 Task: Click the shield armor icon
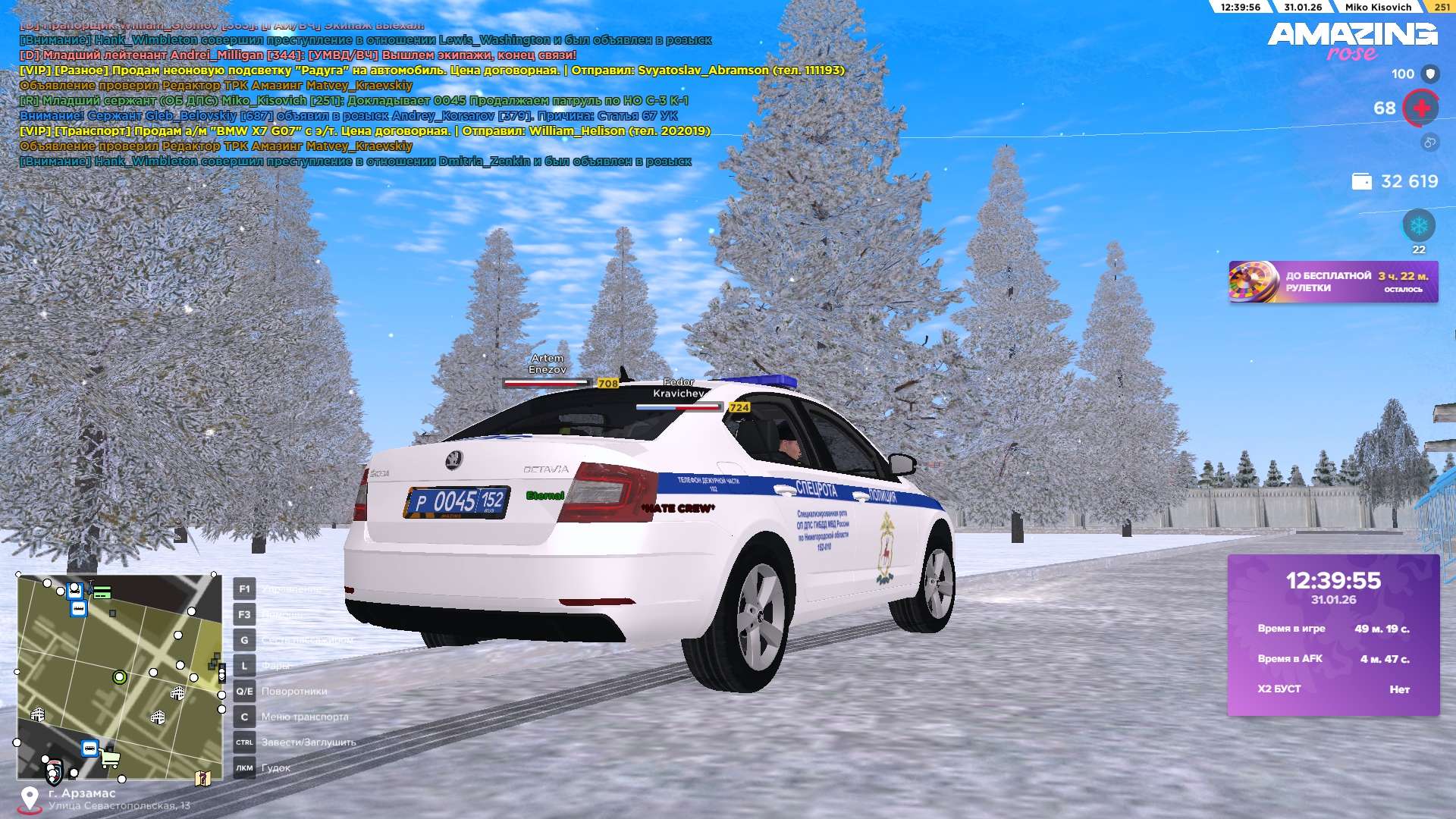[1430, 74]
